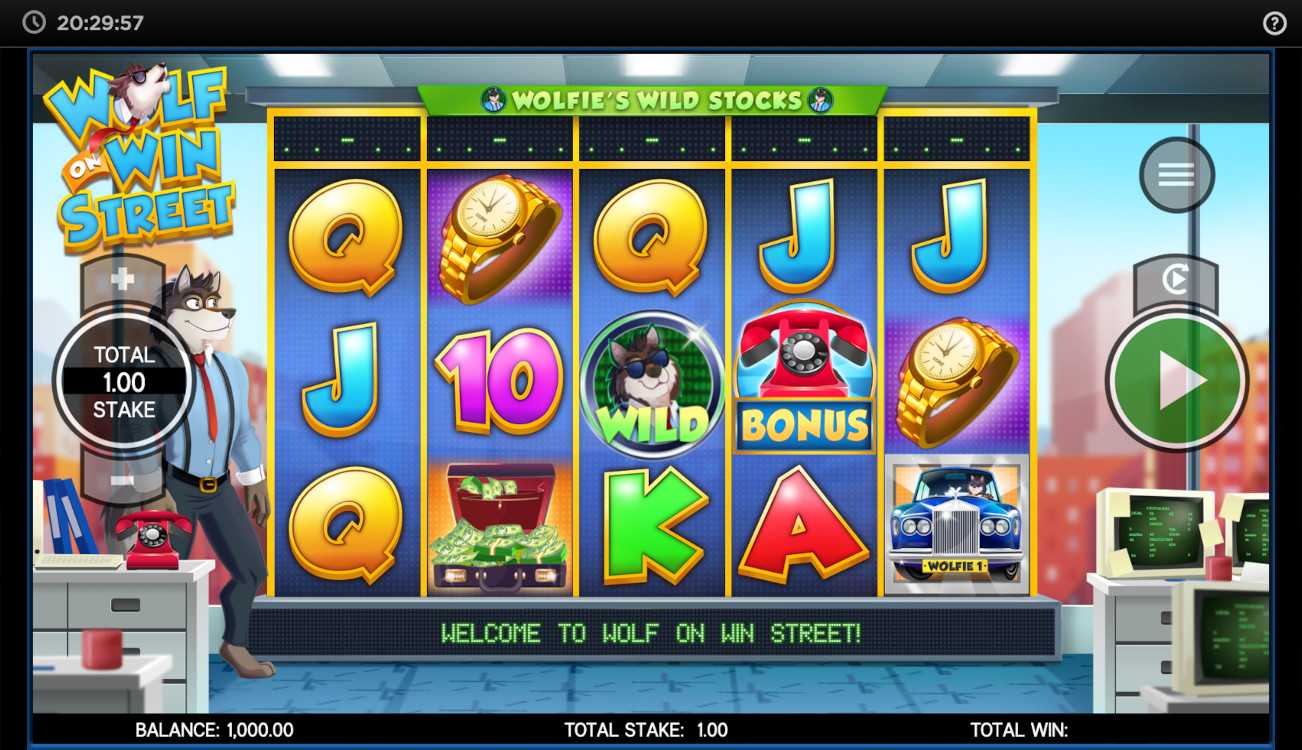Decrease the total stake with the minus button
The height and width of the screenshot is (750, 1302).
tap(122, 479)
